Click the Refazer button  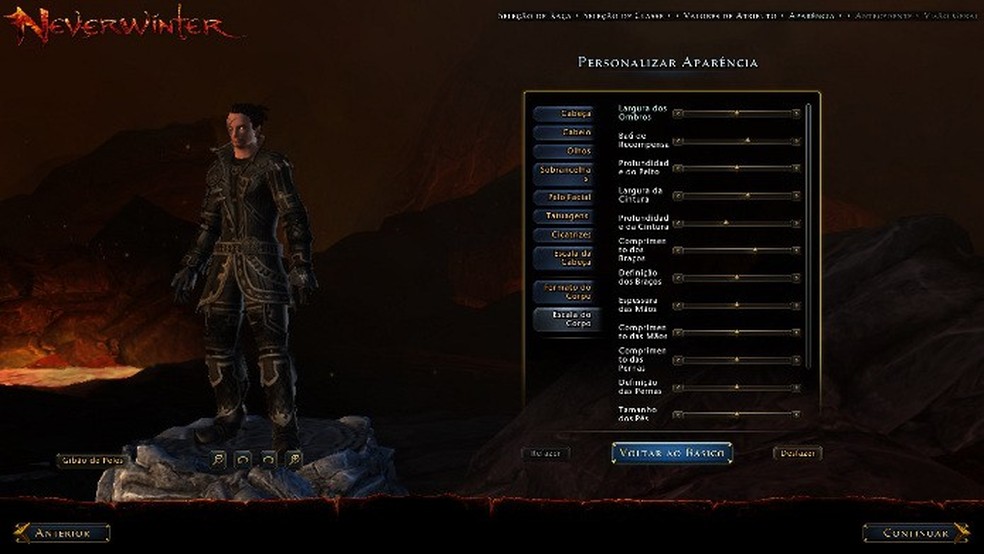coord(546,454)
